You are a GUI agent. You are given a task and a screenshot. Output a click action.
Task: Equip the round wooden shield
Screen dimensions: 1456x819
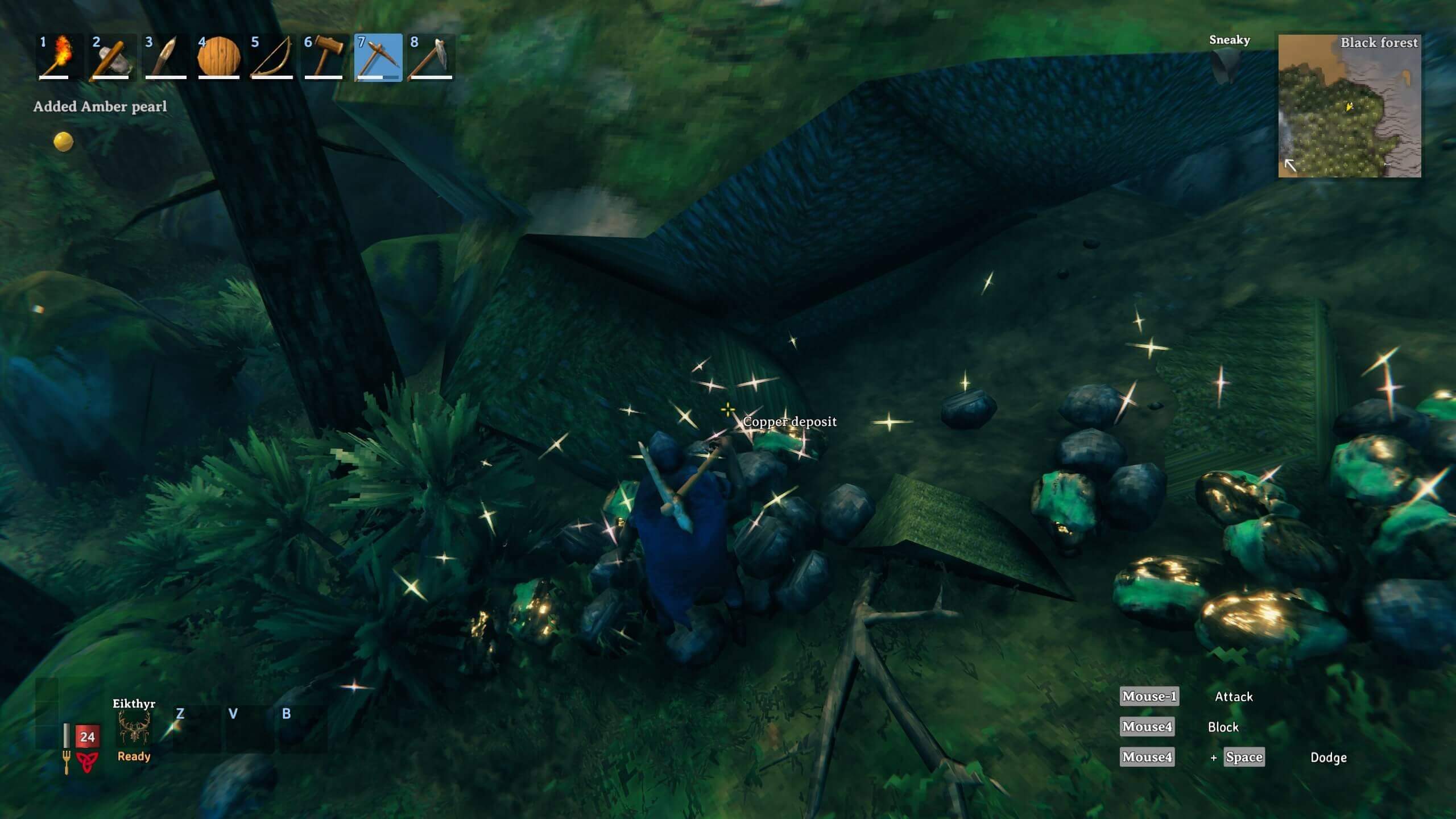[x=218, y=57]
